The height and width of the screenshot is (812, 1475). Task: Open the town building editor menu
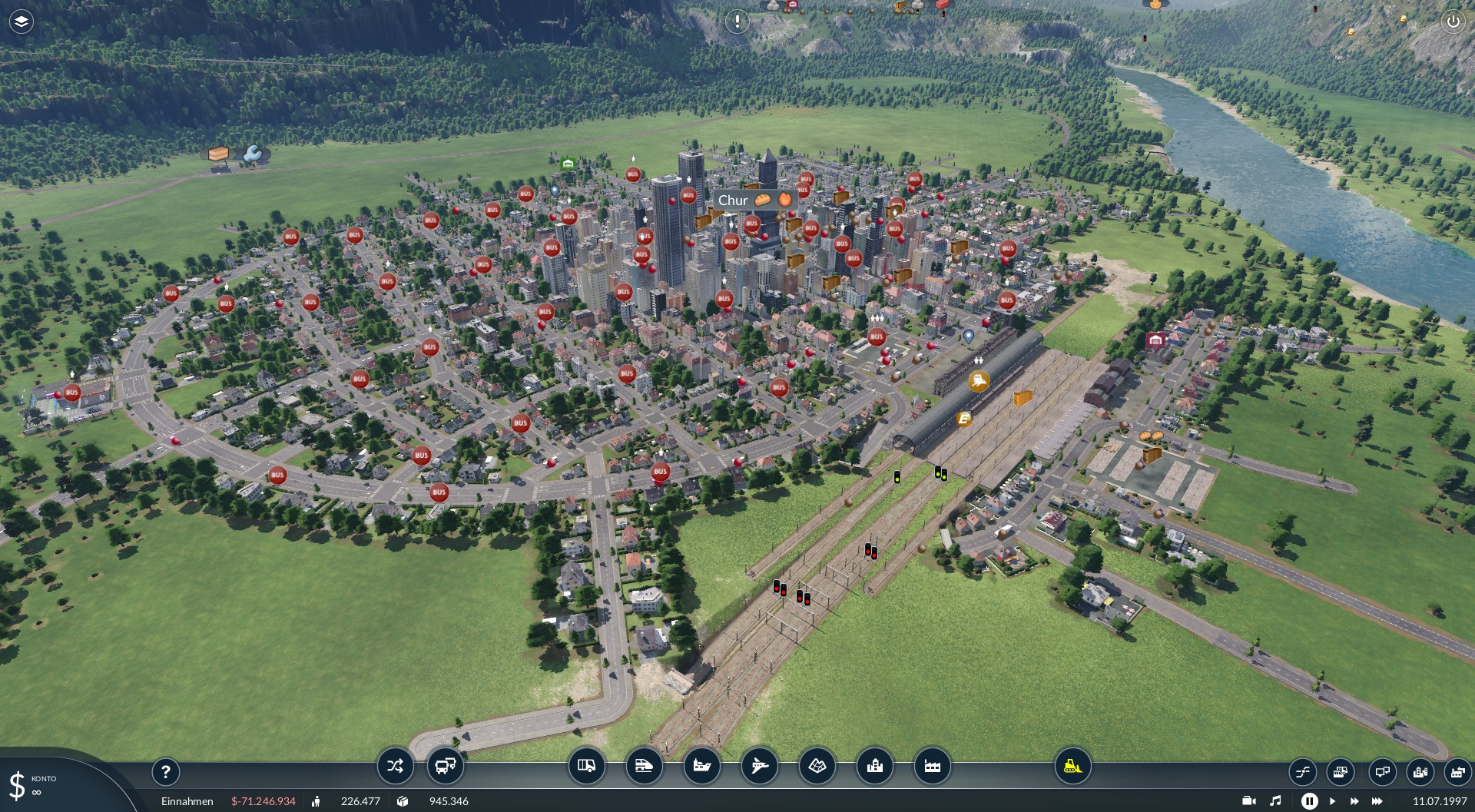(874, 766)
